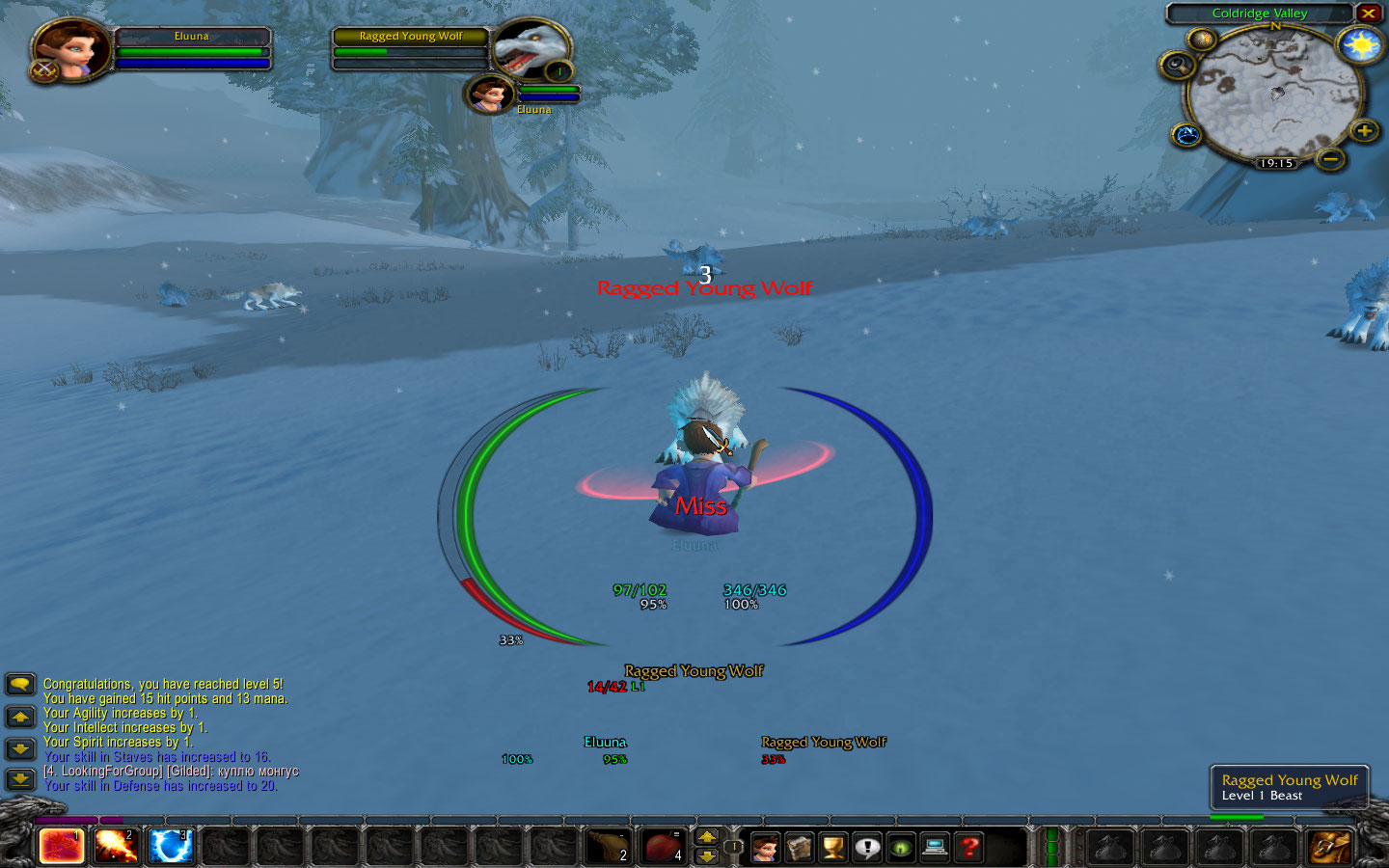Viewport: 1389px width, 868px height.
Task: Open the backpack bag
Action: (1330, 847)
